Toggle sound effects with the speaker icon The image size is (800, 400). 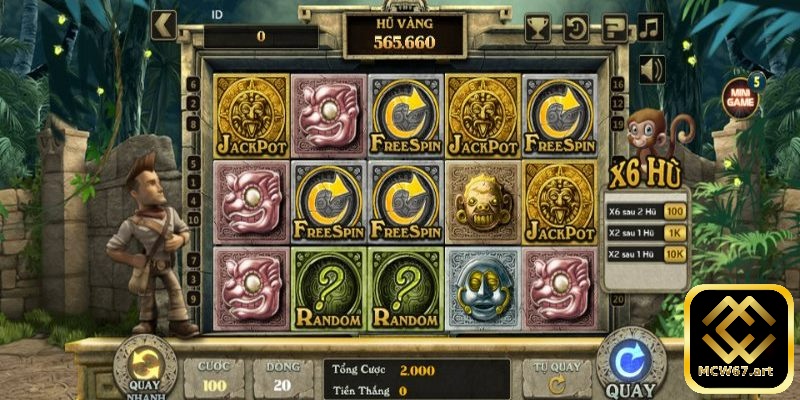point(652,69)
